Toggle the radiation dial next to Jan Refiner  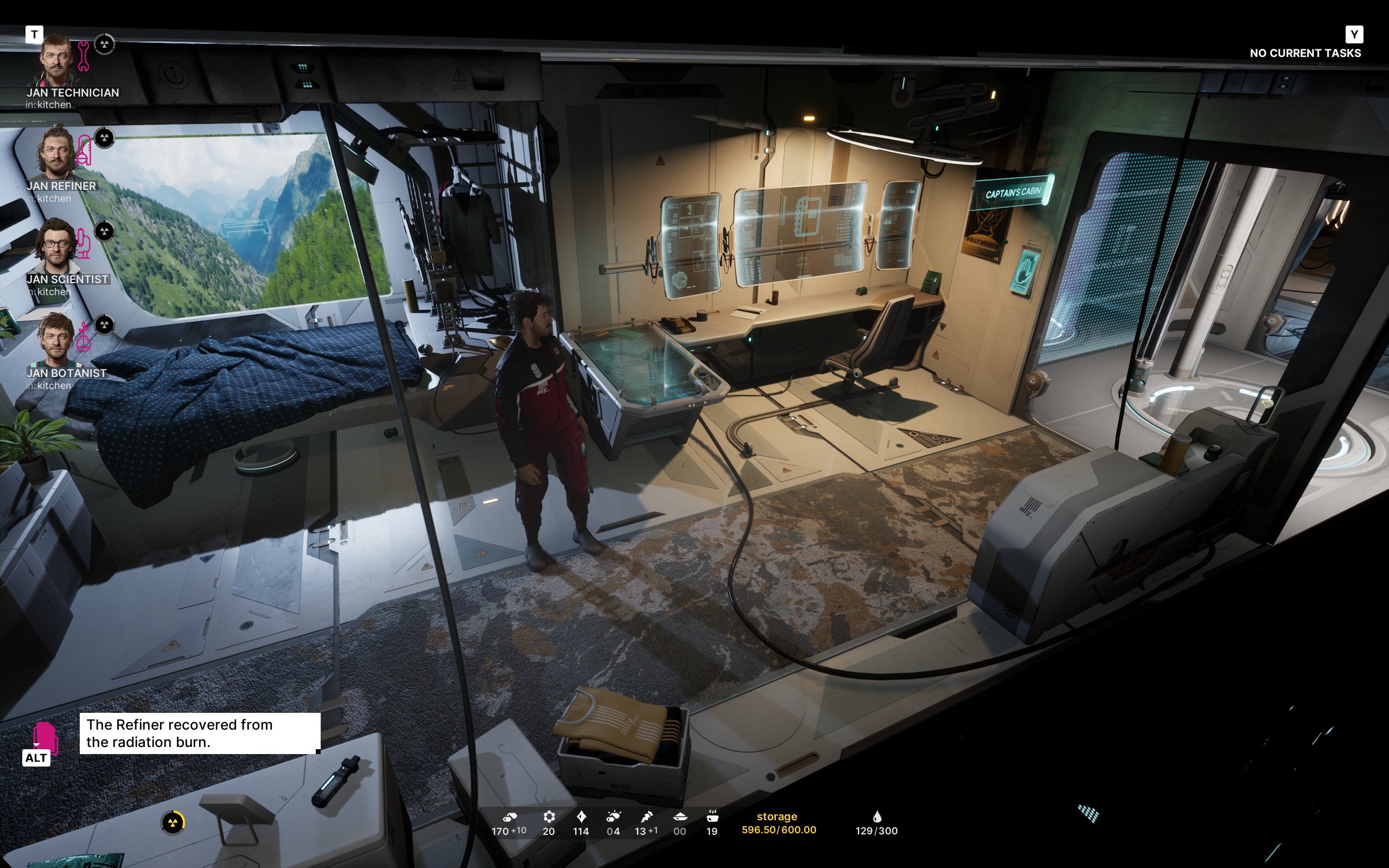click(105, 137)
